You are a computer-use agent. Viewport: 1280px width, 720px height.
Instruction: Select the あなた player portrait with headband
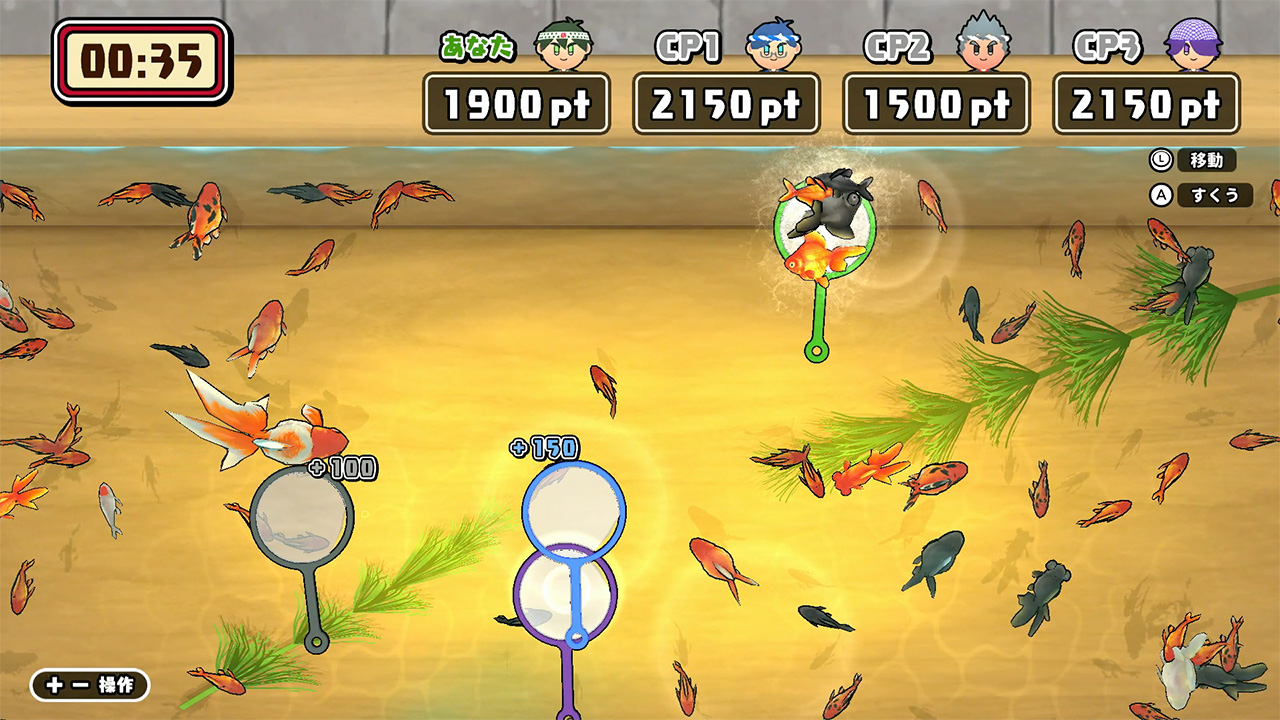564,44
